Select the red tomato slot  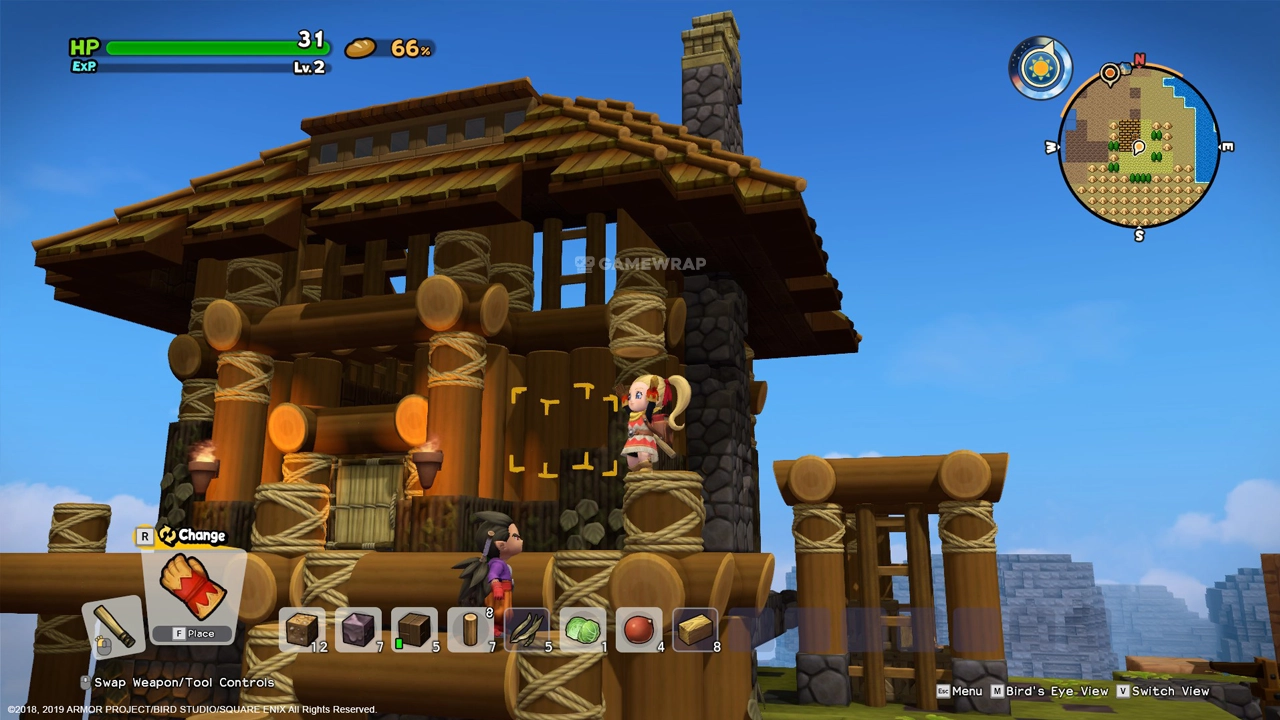pyautogui.click(x=639, y=629)
